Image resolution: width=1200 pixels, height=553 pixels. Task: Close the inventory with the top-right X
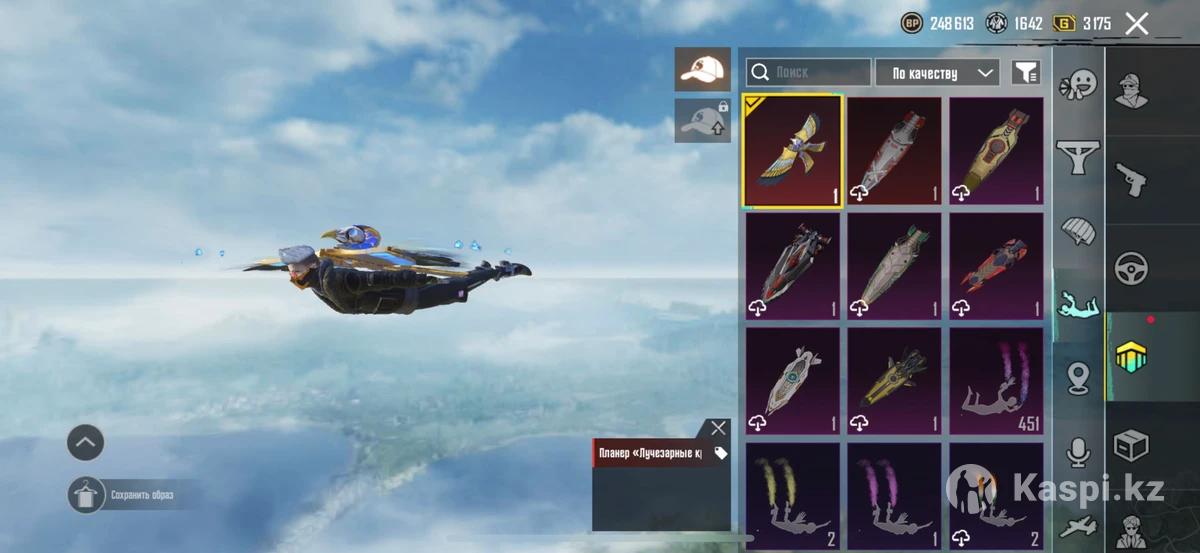[x=1137, y=24]
